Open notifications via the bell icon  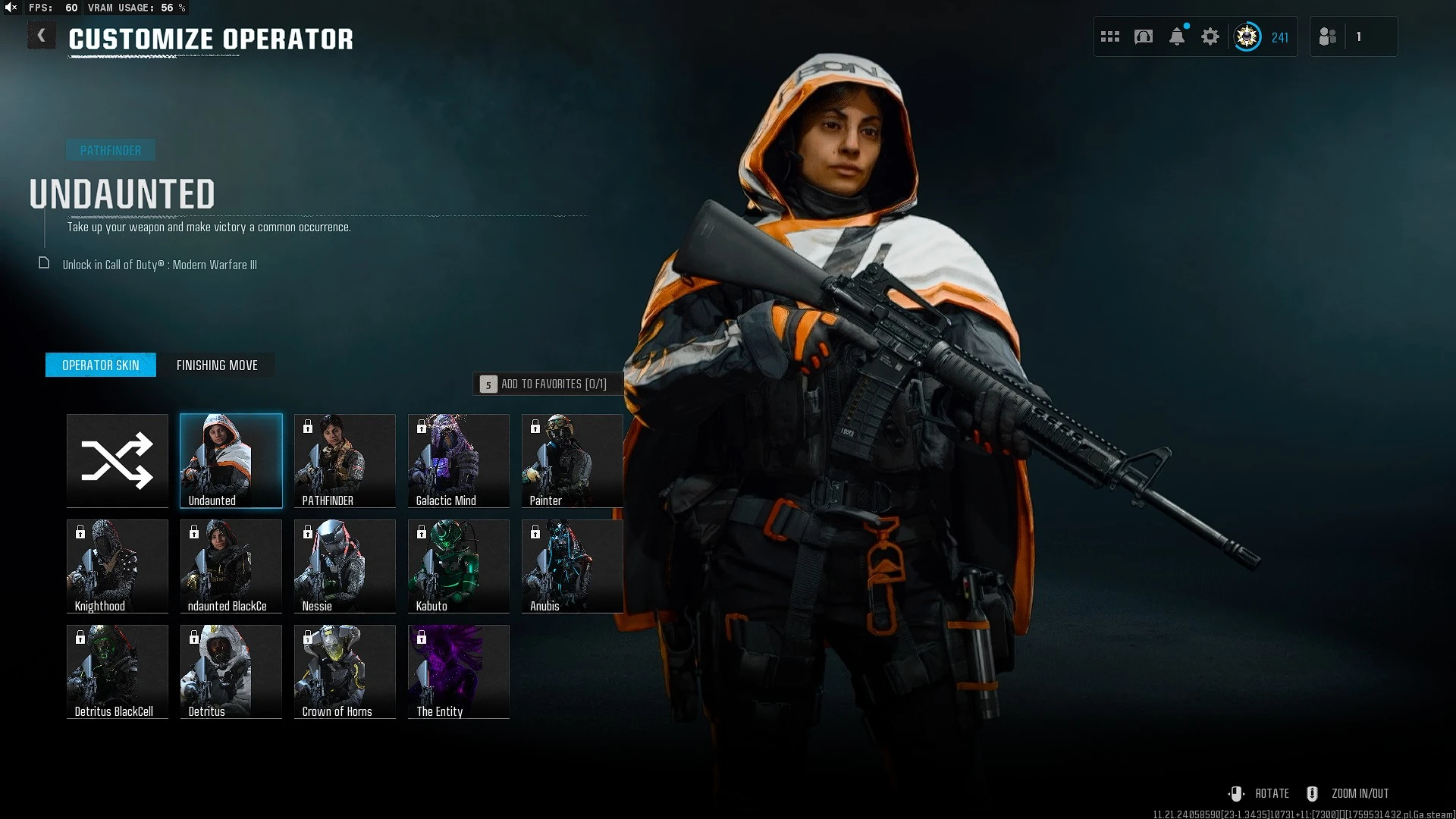[x=1177, y=36]
